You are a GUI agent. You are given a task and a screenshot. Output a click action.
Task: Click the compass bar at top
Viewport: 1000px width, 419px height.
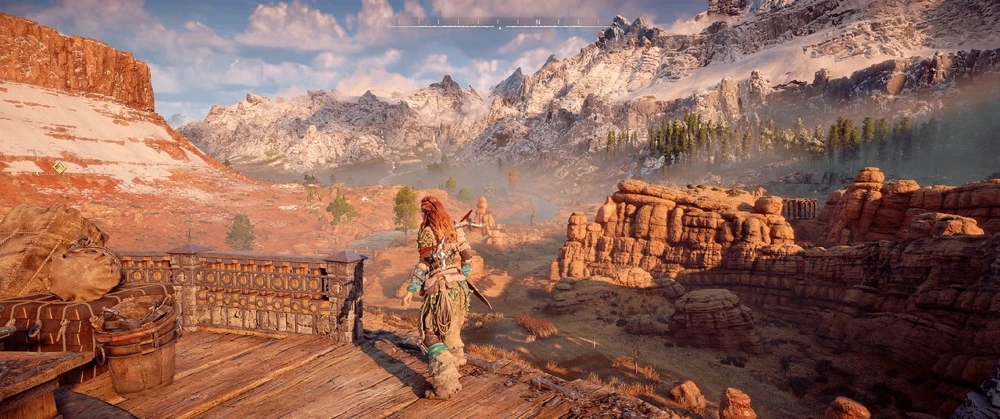(x=499, y=22)
